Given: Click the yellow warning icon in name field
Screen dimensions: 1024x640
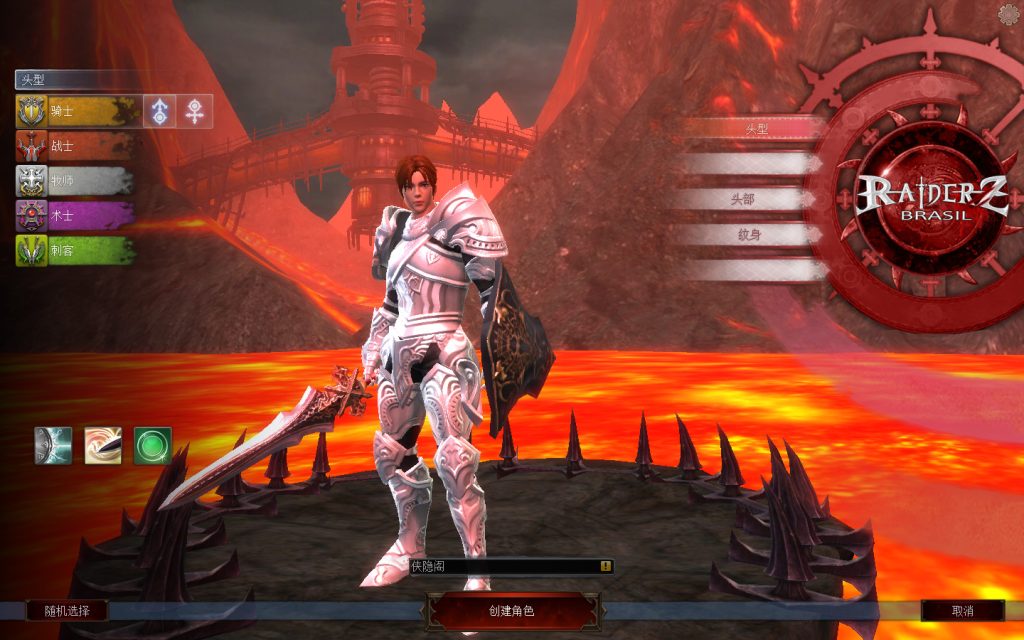Looking at the screenshot, I should 605,566.
